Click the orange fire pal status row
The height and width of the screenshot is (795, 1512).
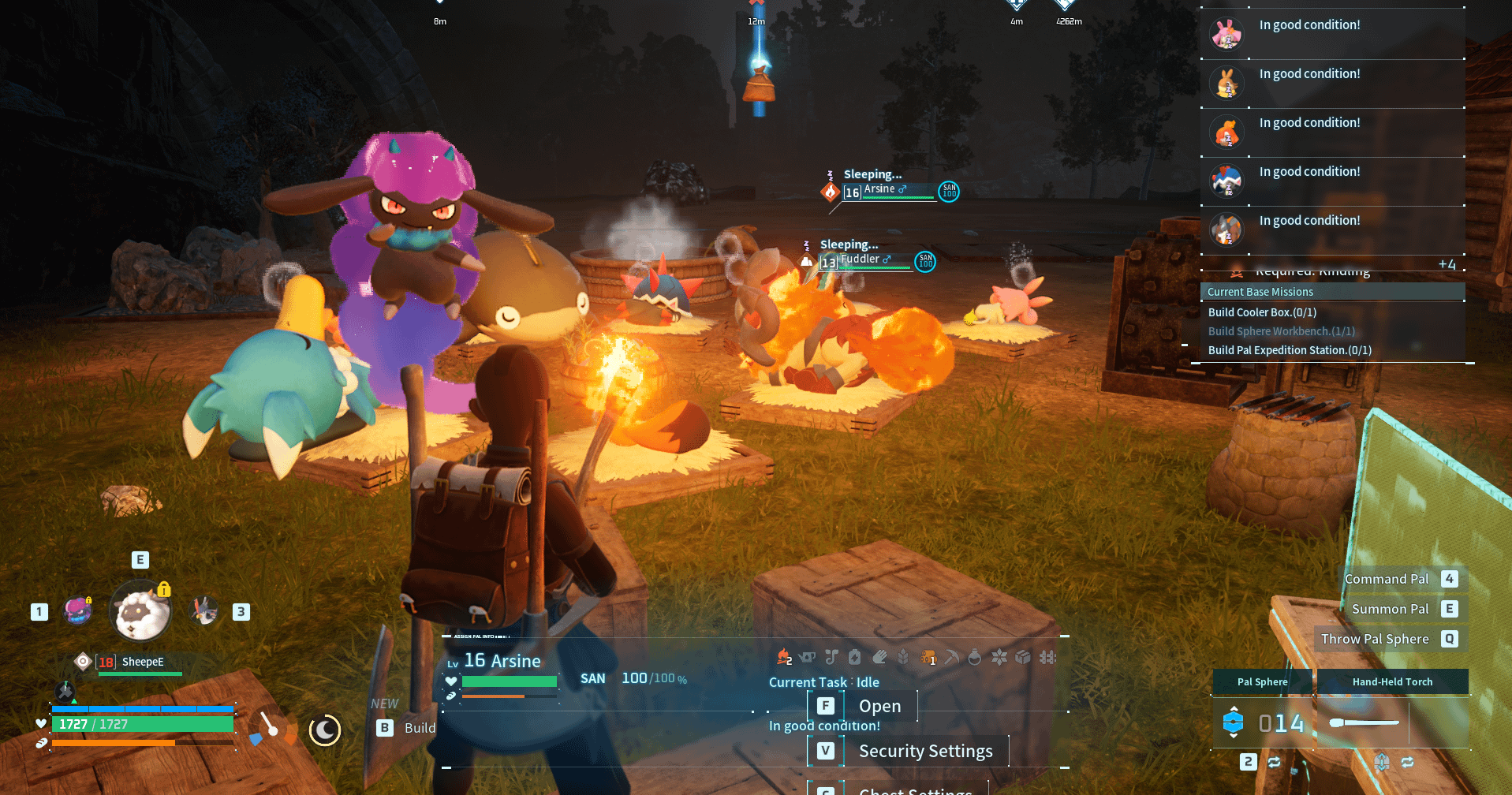pyautogui.click(x=1332, y=132)
